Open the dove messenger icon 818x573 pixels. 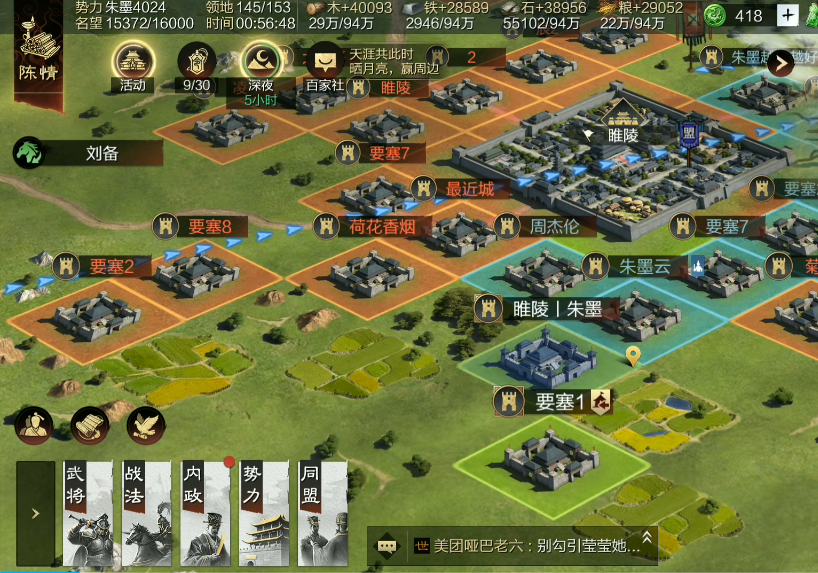(146, 425)
